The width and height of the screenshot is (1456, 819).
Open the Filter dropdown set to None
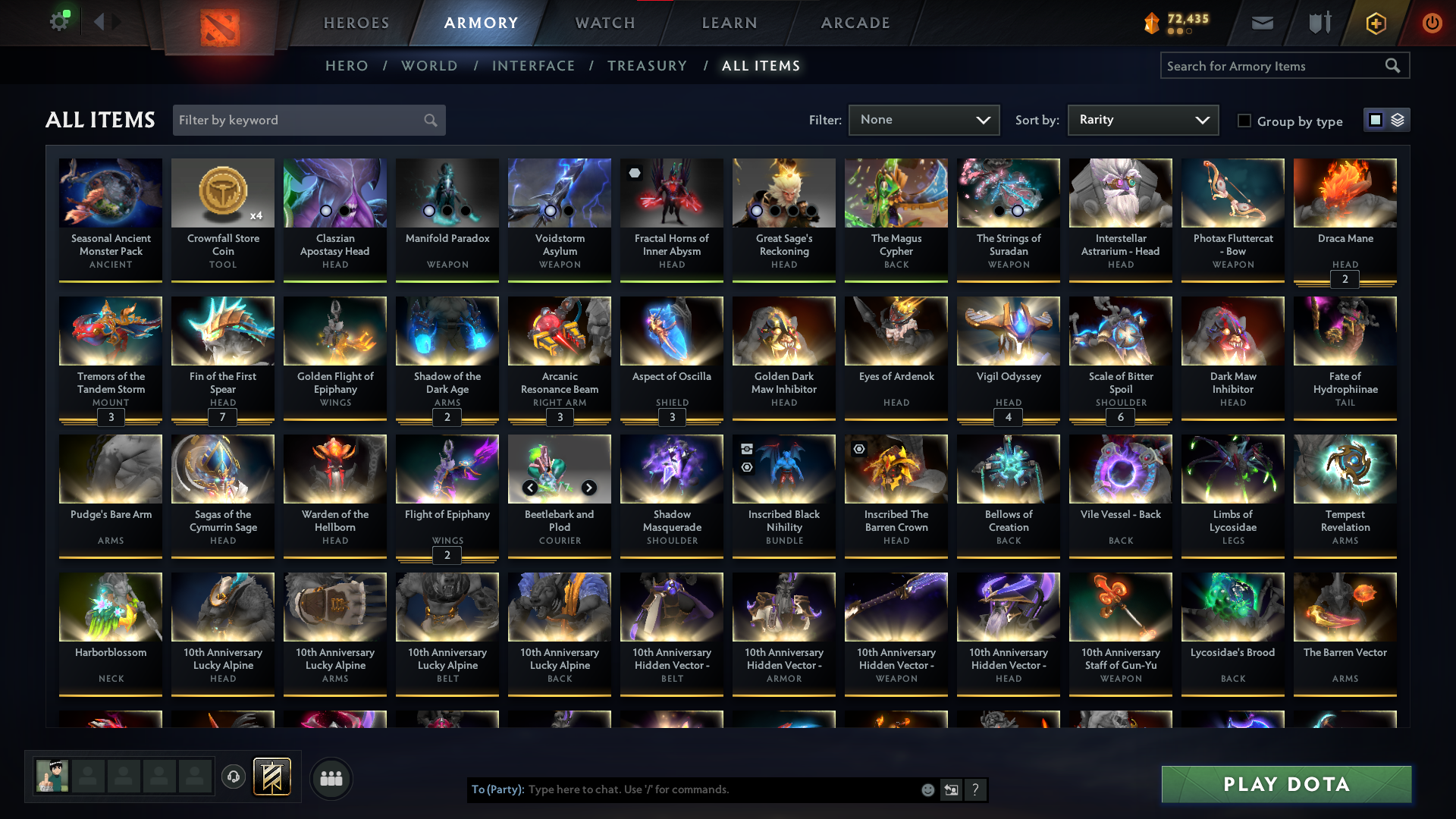pos(924,120)
